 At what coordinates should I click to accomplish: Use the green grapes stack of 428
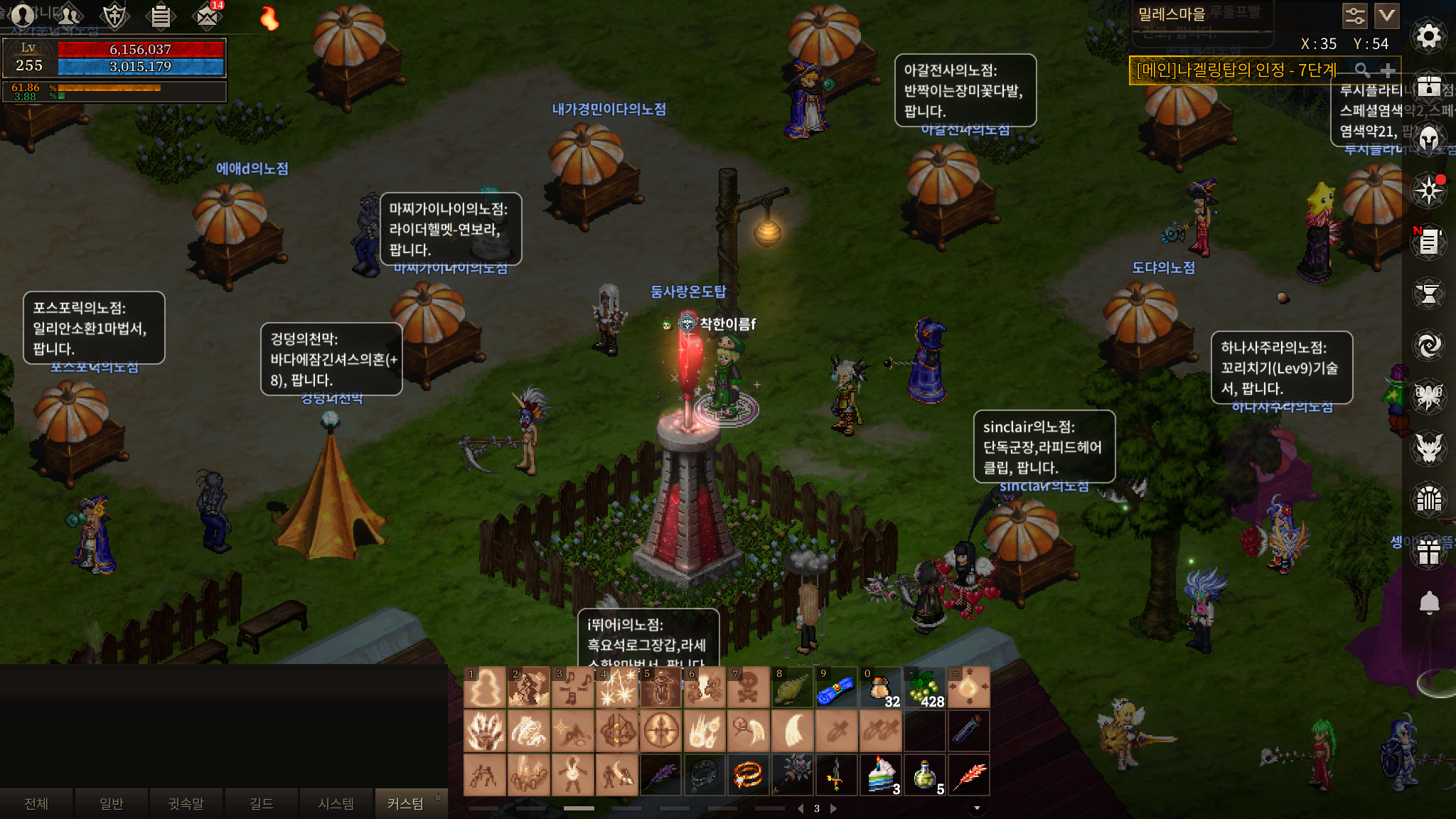(x=924, y=688)
